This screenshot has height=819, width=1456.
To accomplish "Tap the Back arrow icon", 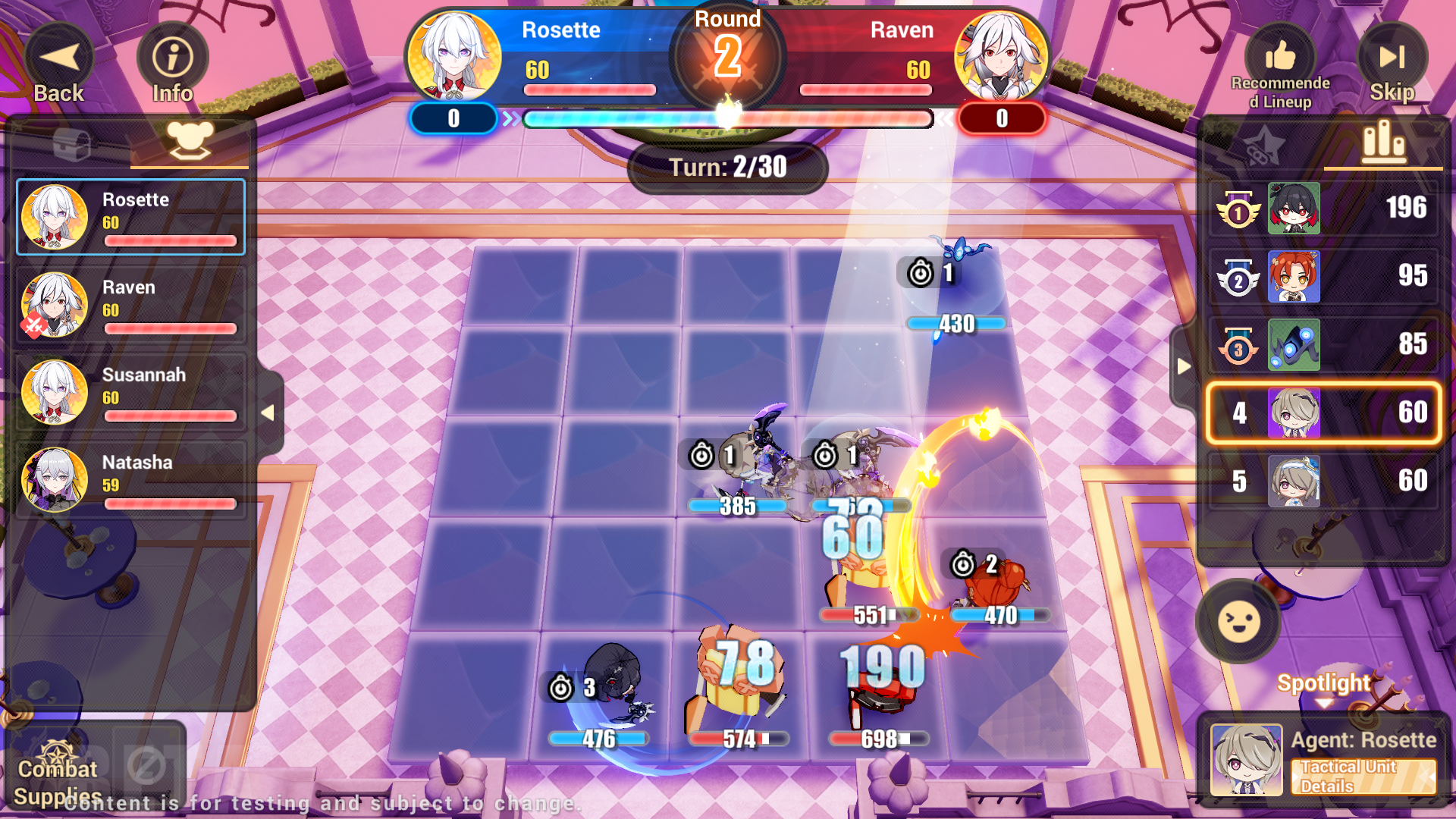I will pyautogui.click(x=59, y=55).
